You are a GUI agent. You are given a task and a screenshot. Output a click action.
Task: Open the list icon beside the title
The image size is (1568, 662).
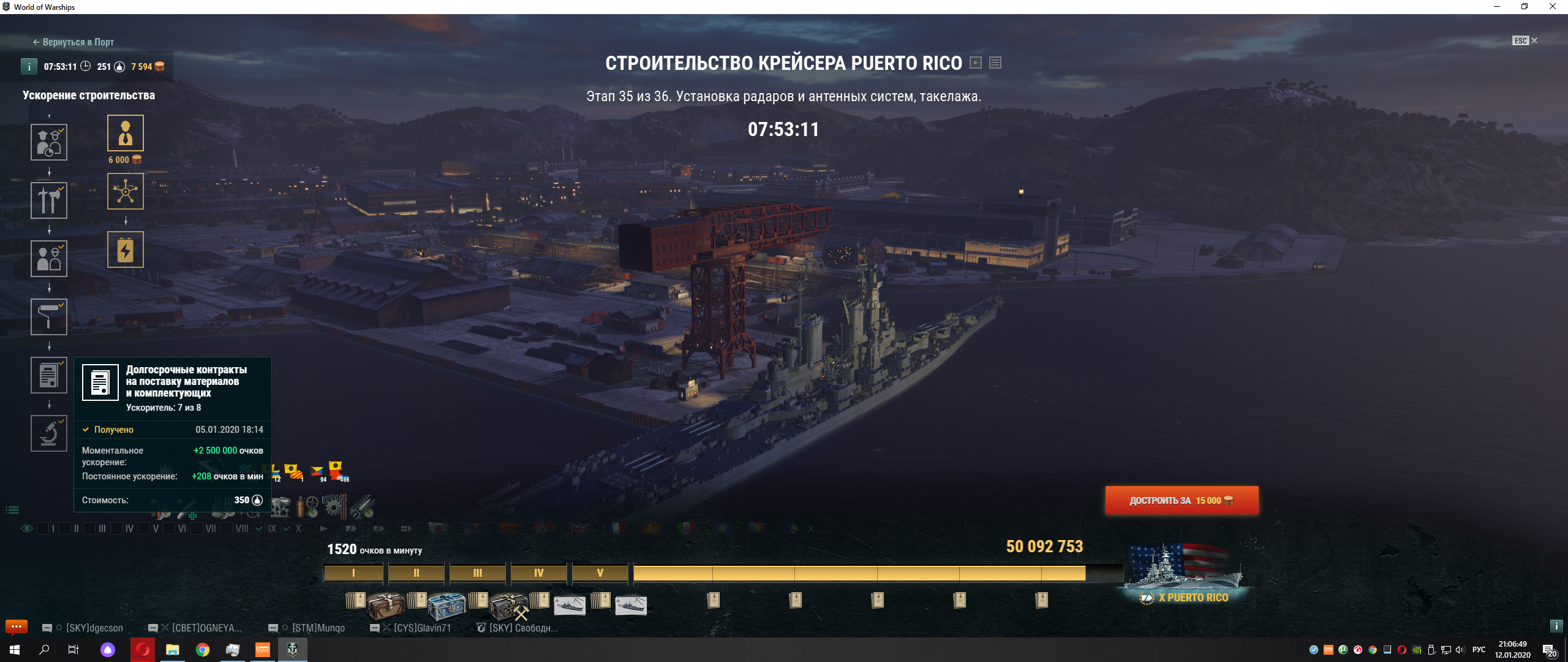coord(995,63)
